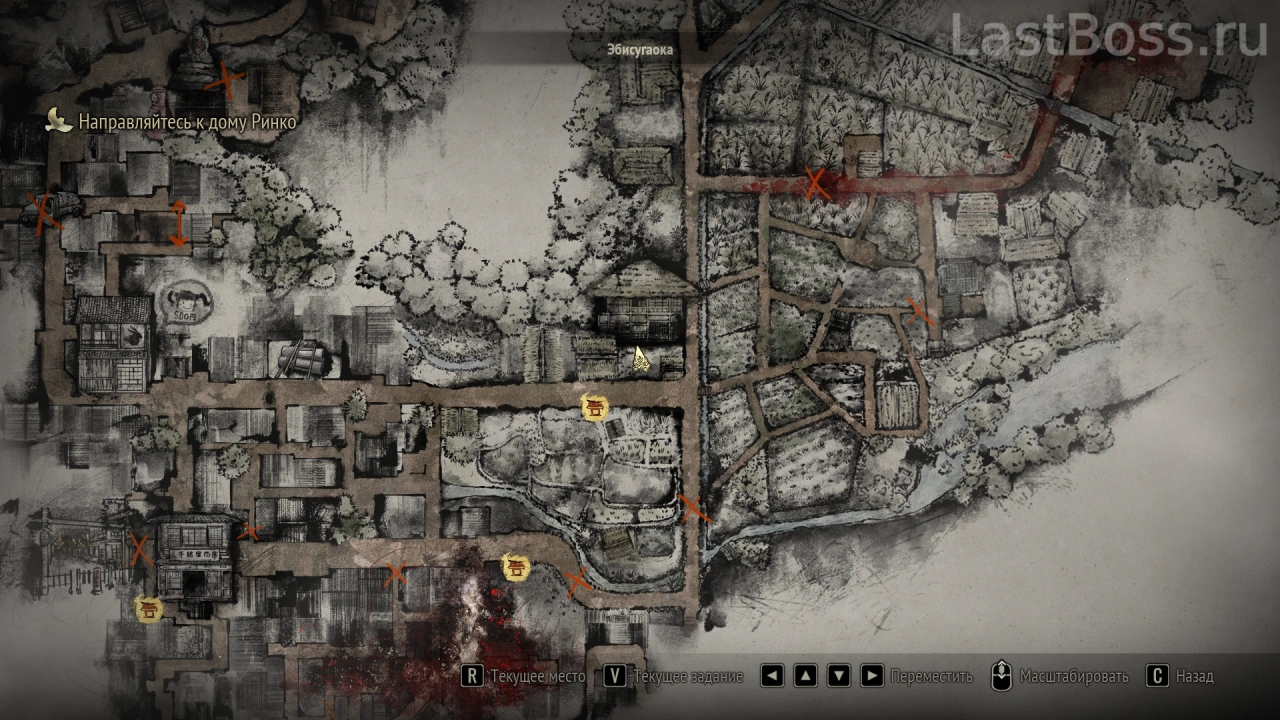Select the shrine marker beside the blood splatter

pos(516,568)
